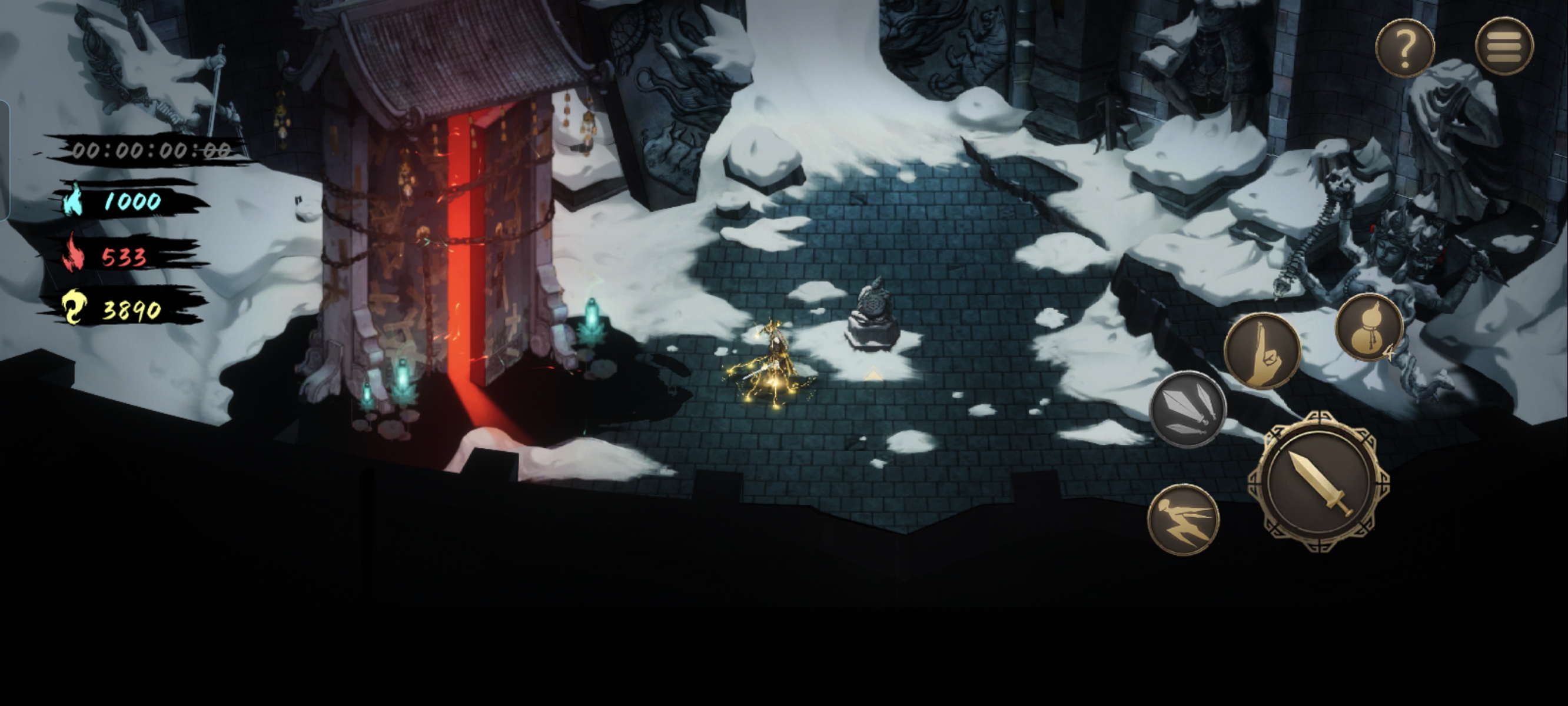Trigger the dash sprint skill
The image size is (1568, 706).
(x=1182, y=519)
